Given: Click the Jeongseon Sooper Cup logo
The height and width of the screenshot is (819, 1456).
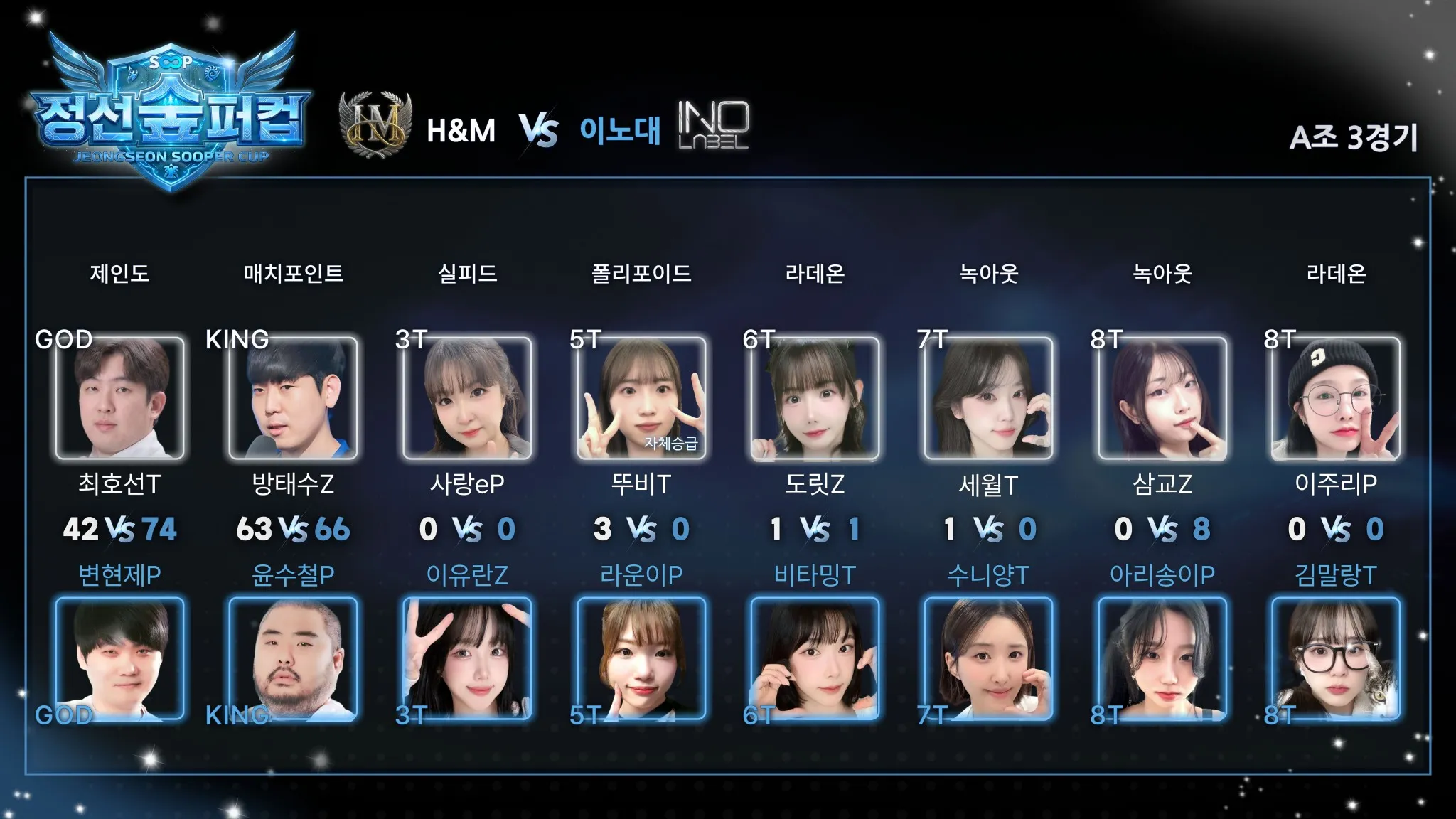Looking at the screenshot, I should tap(171, 114).
